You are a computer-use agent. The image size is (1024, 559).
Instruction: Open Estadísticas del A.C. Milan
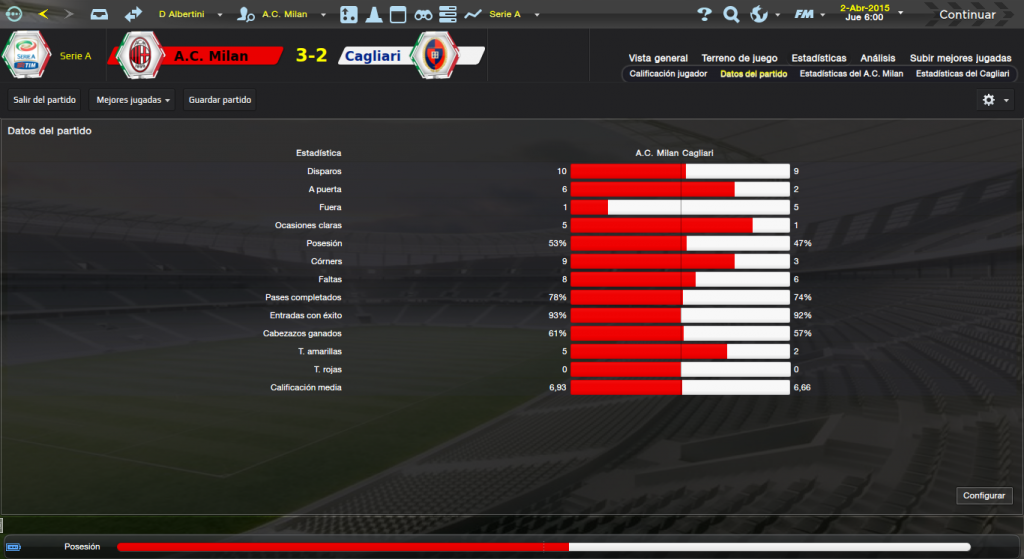point(851,74)
